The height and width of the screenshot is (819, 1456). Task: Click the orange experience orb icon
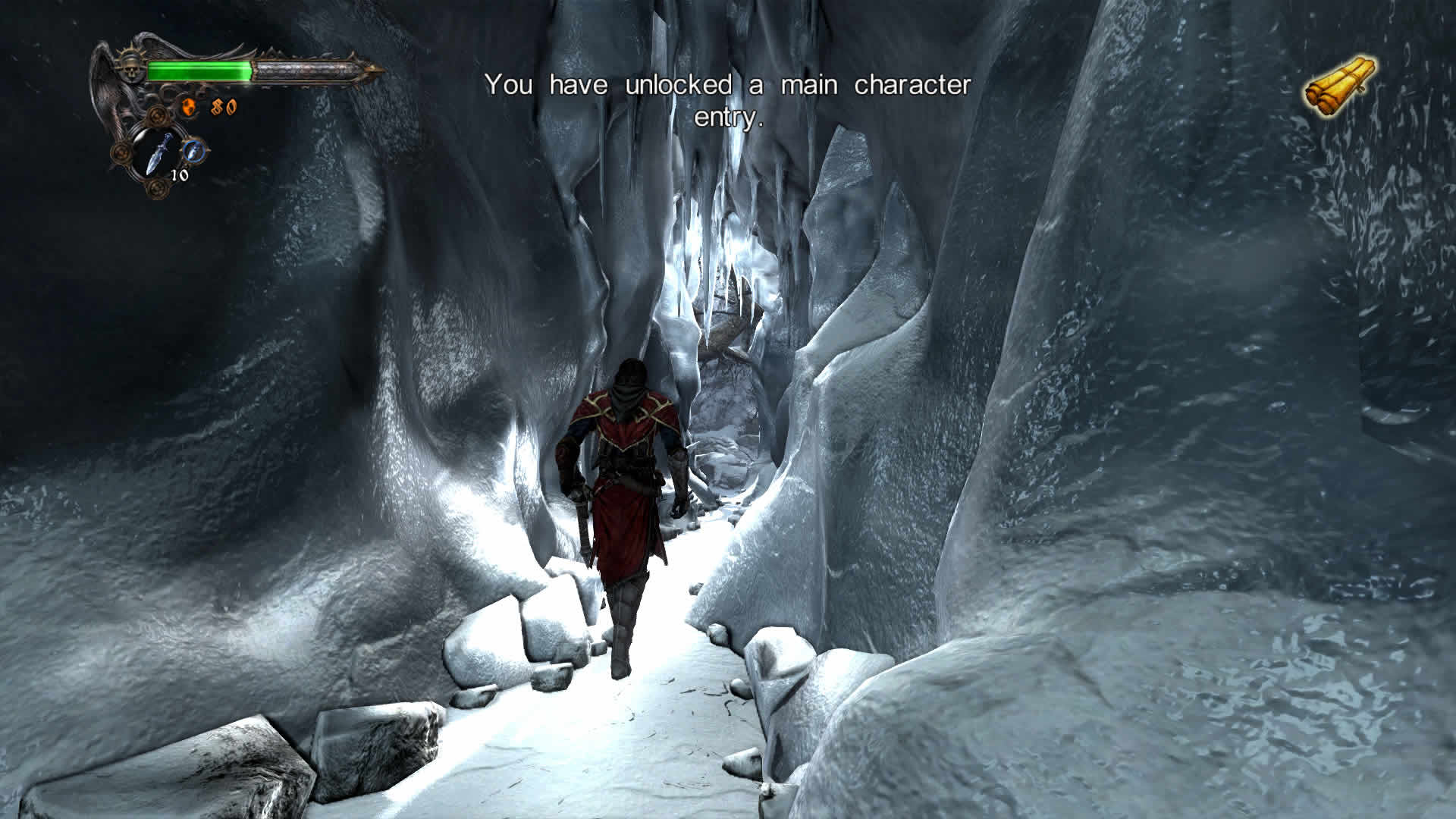pos(190,108)
